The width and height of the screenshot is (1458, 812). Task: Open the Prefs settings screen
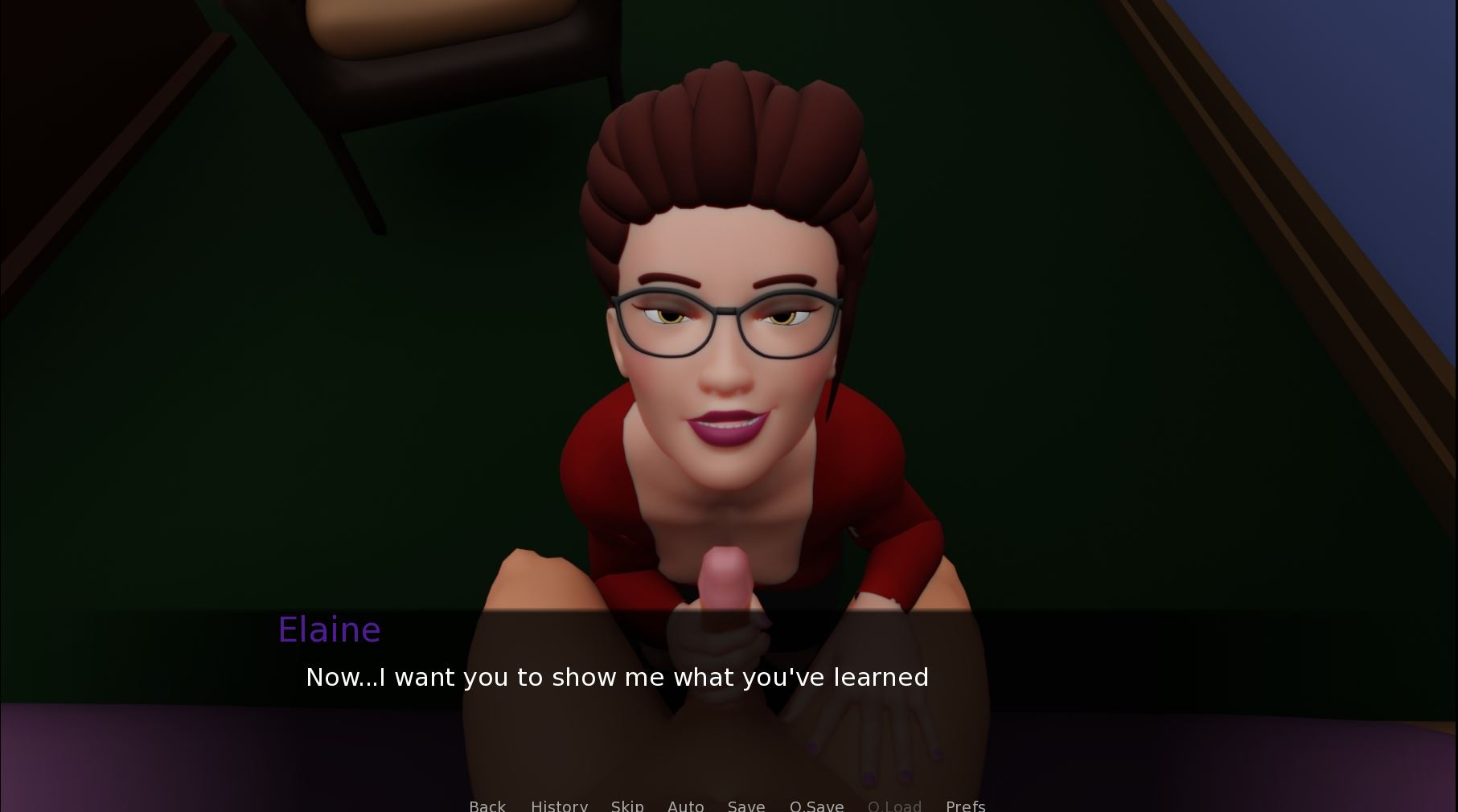click(x=965, y=805)
